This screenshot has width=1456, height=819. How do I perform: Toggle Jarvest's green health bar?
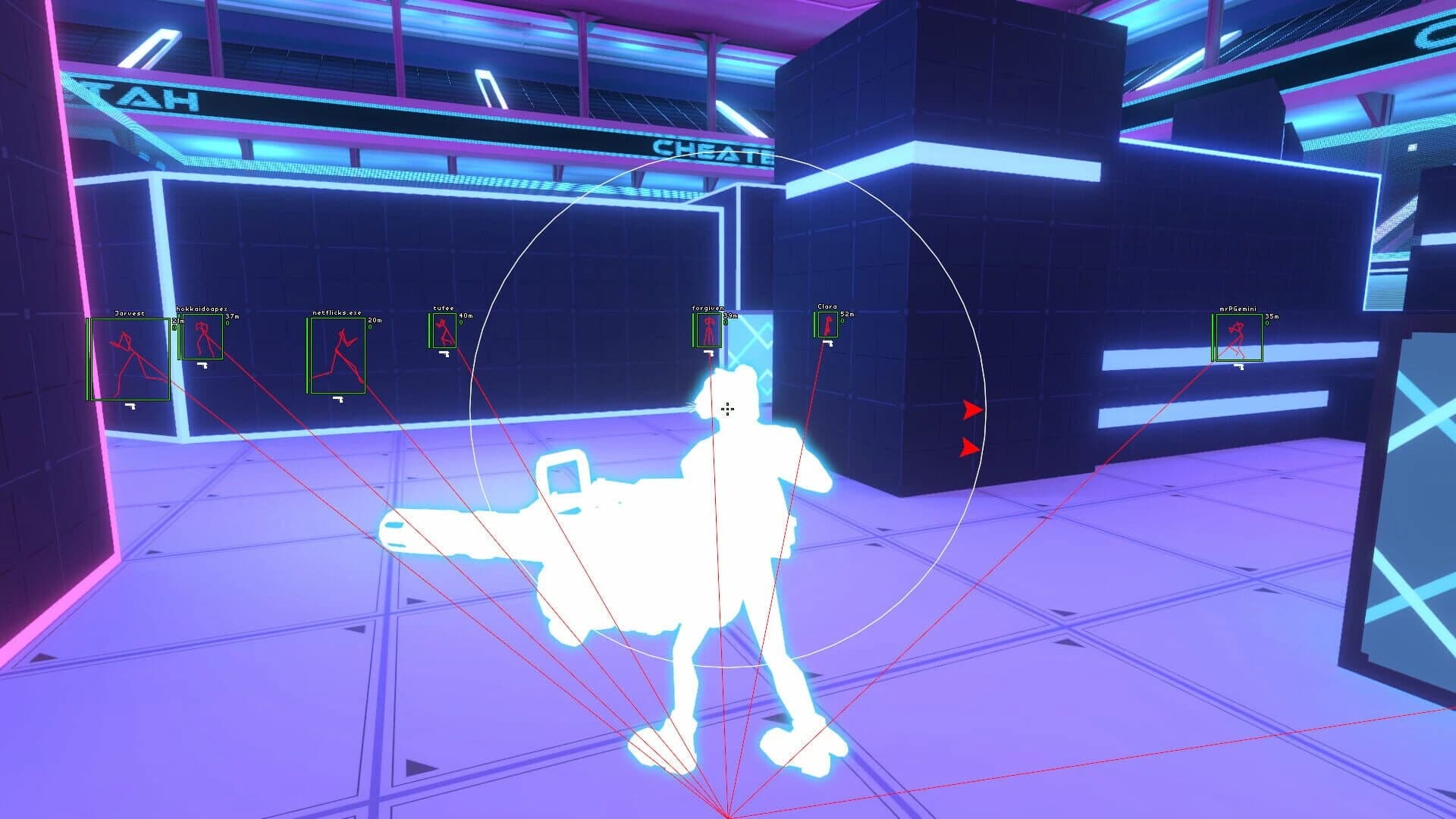tap(86, 358)
